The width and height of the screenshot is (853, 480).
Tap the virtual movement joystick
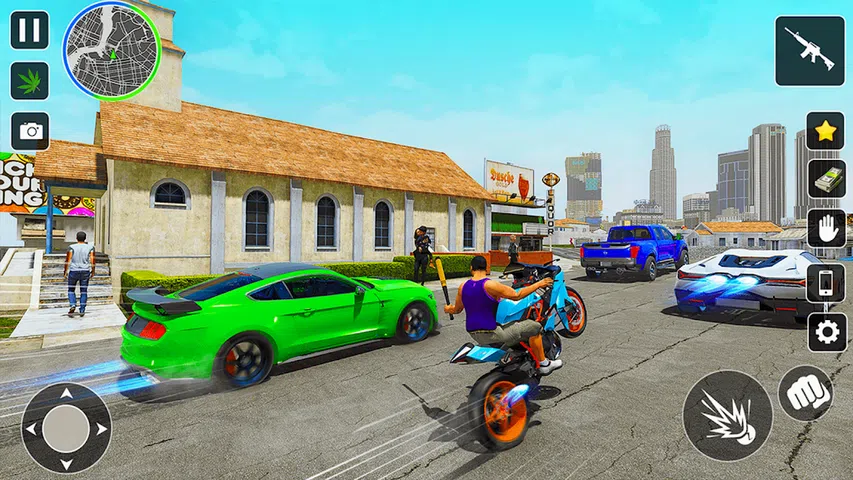coord(66,427)
